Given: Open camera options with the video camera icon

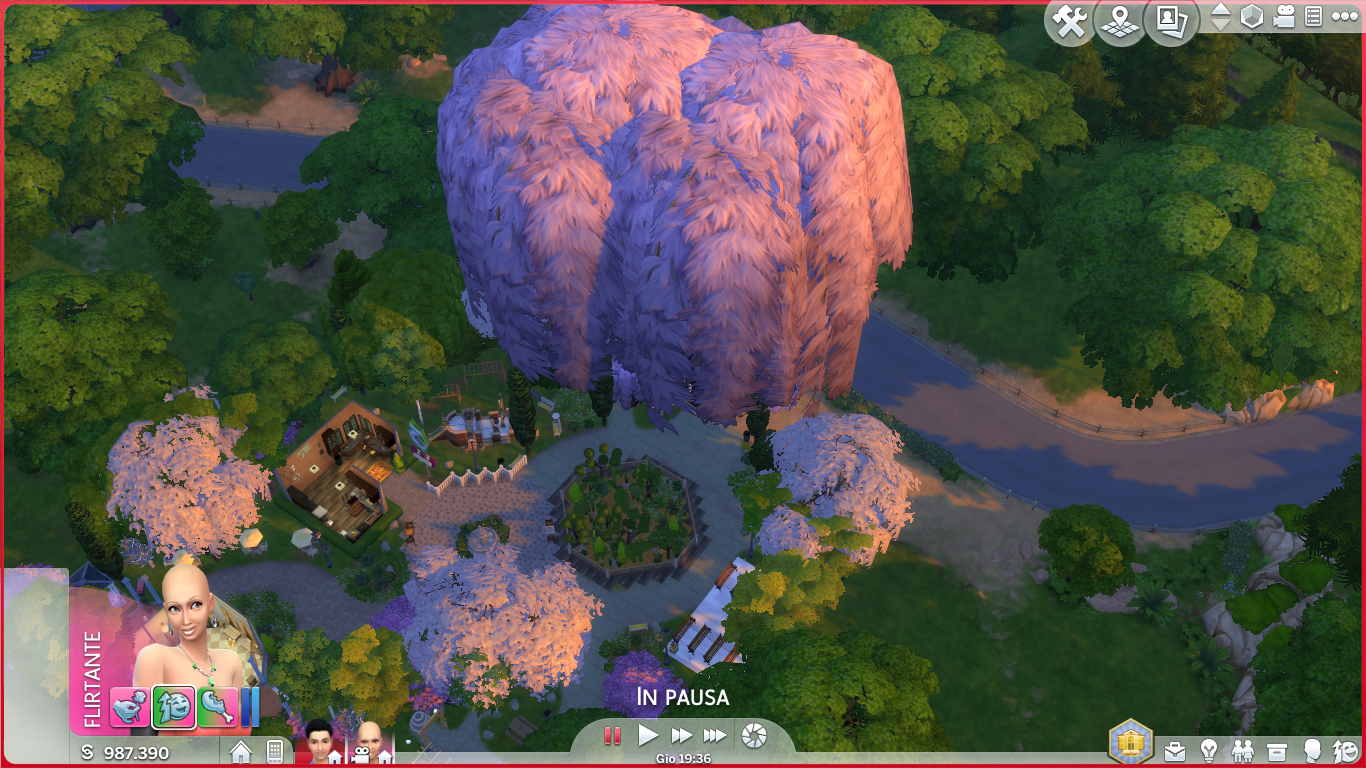Looking at the screenshot, I should (1284, 17).
